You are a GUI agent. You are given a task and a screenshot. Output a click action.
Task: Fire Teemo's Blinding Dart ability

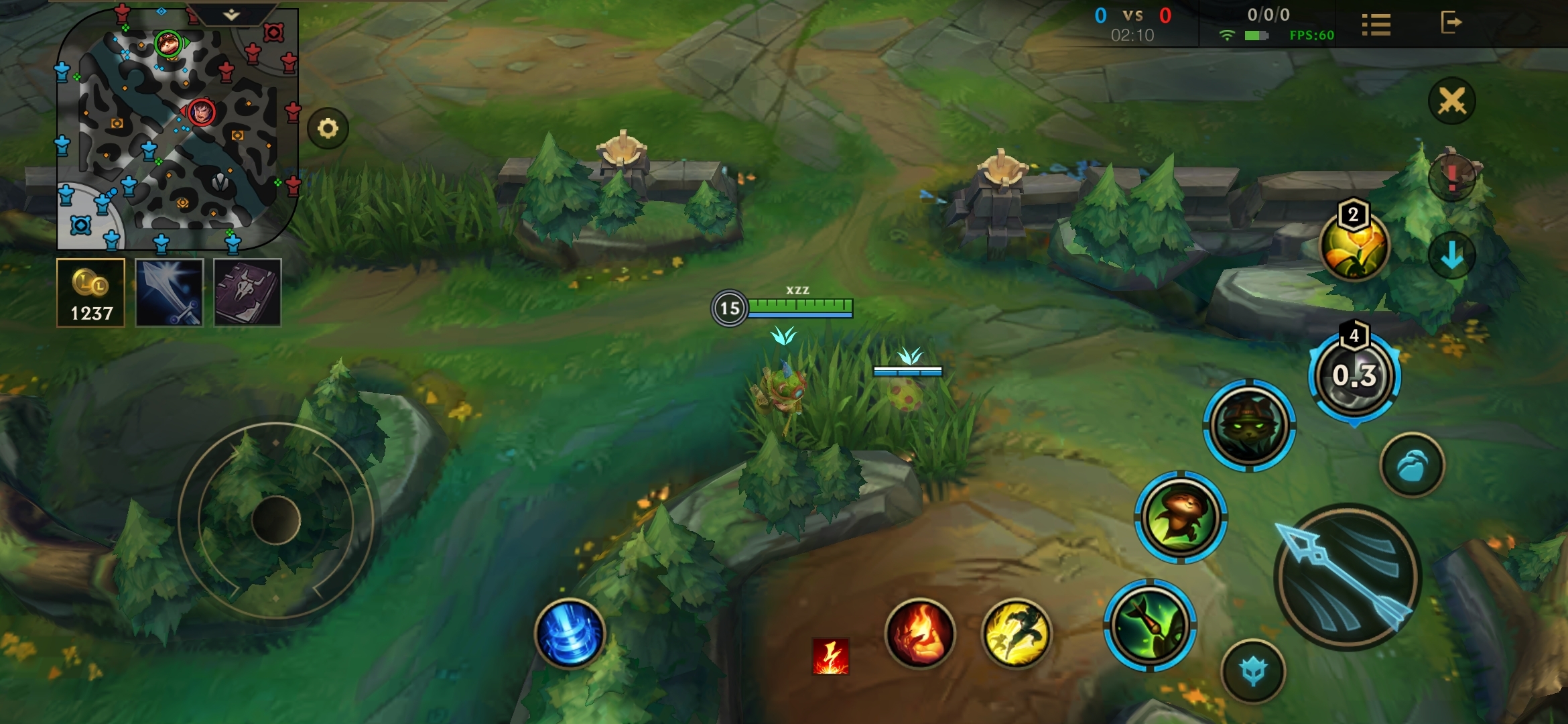[1150, 625]
